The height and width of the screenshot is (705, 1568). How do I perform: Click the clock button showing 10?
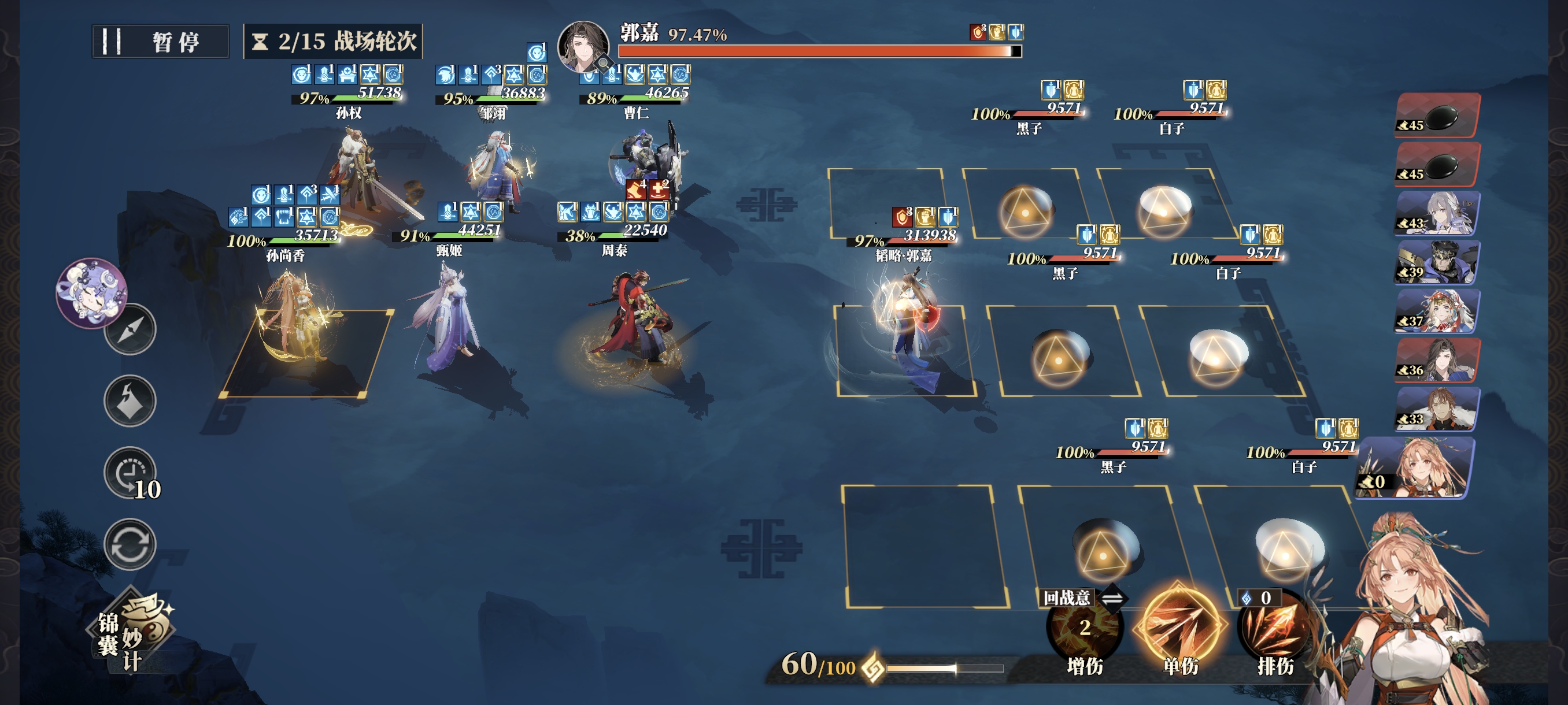[130, 472]
